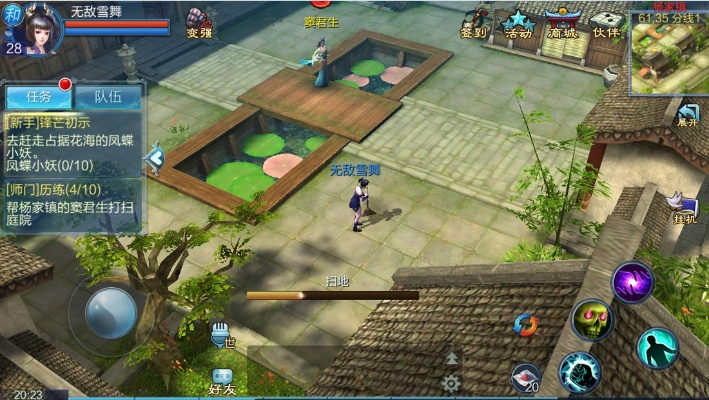Open the 签到 sign-in icon
This screenshot has width=709, height=400.
point(475,23)
